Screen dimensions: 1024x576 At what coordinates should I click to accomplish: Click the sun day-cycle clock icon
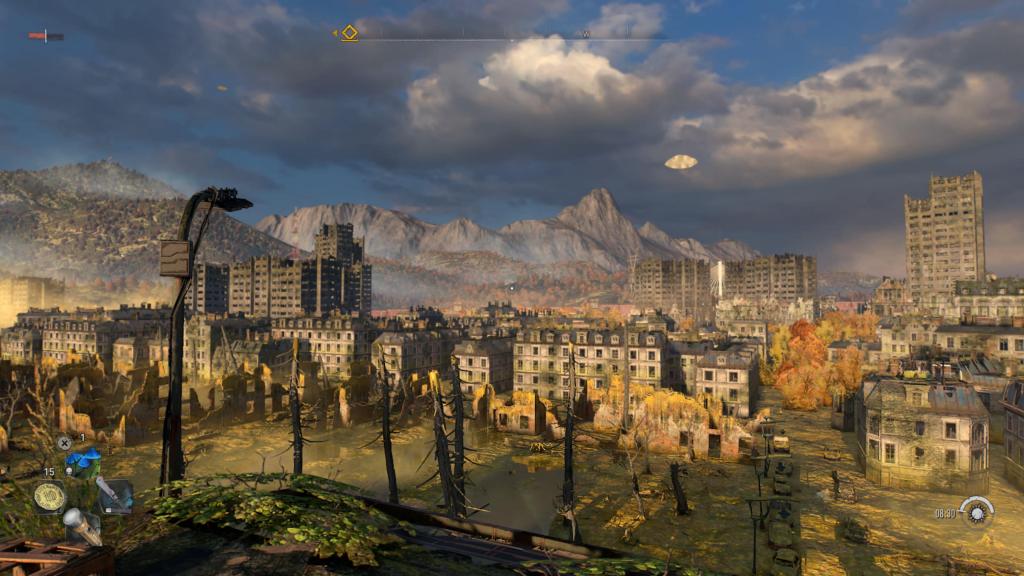point(975,512)
